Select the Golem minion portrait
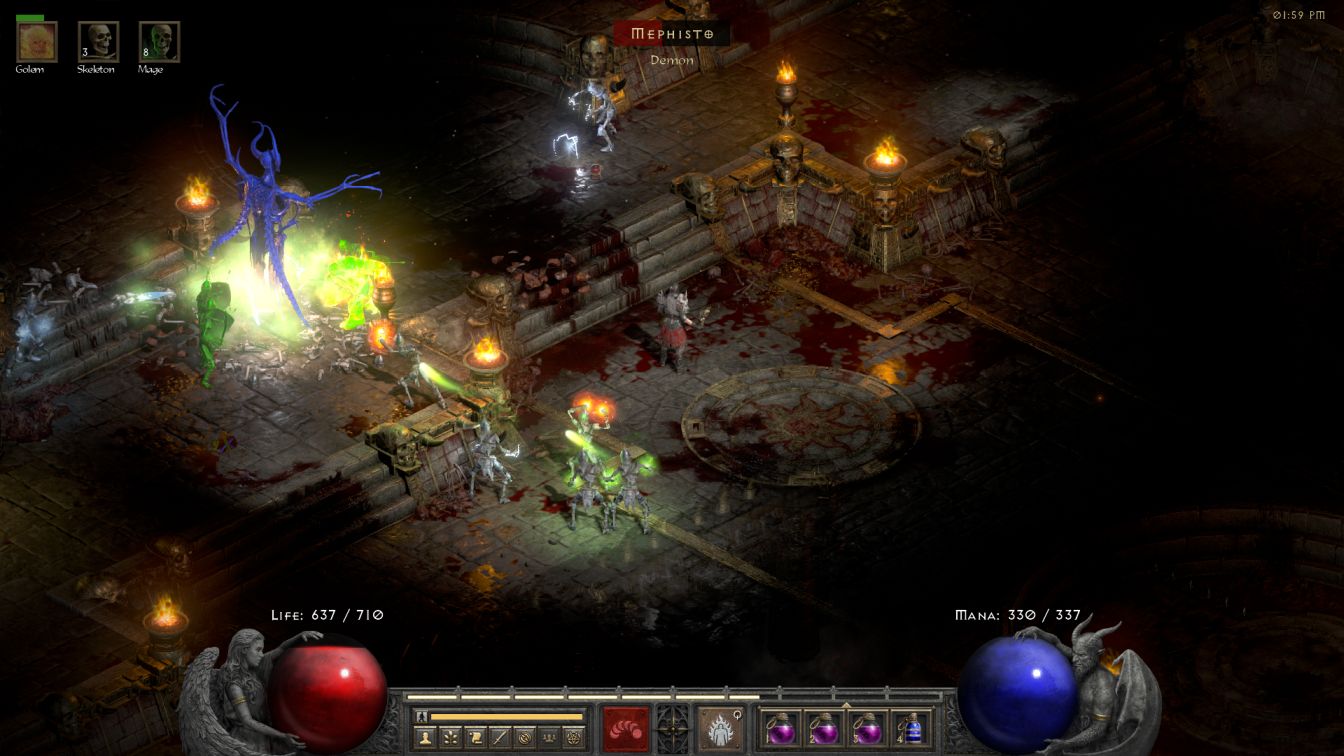The width and height of the screenshot is (1344, 756). coord(37,42)
